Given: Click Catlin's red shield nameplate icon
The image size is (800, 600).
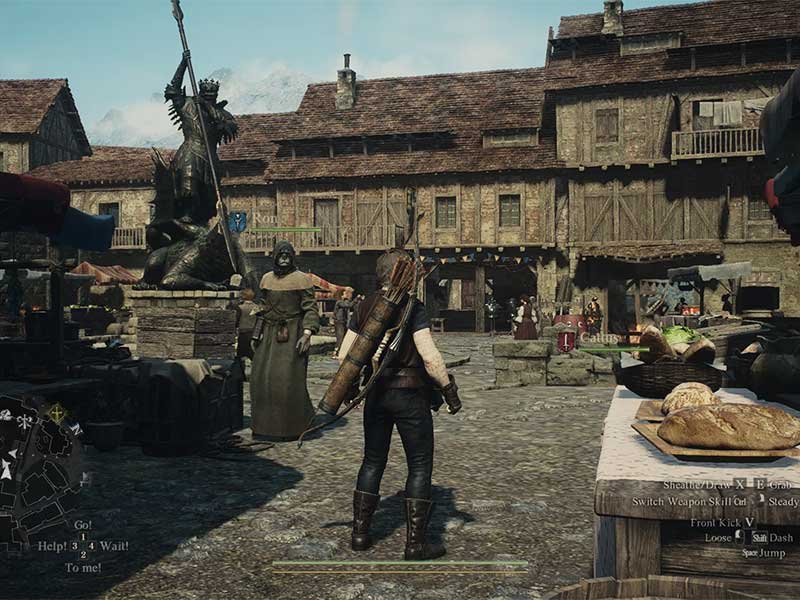Looking at the screenshot, I should (566, 339).
